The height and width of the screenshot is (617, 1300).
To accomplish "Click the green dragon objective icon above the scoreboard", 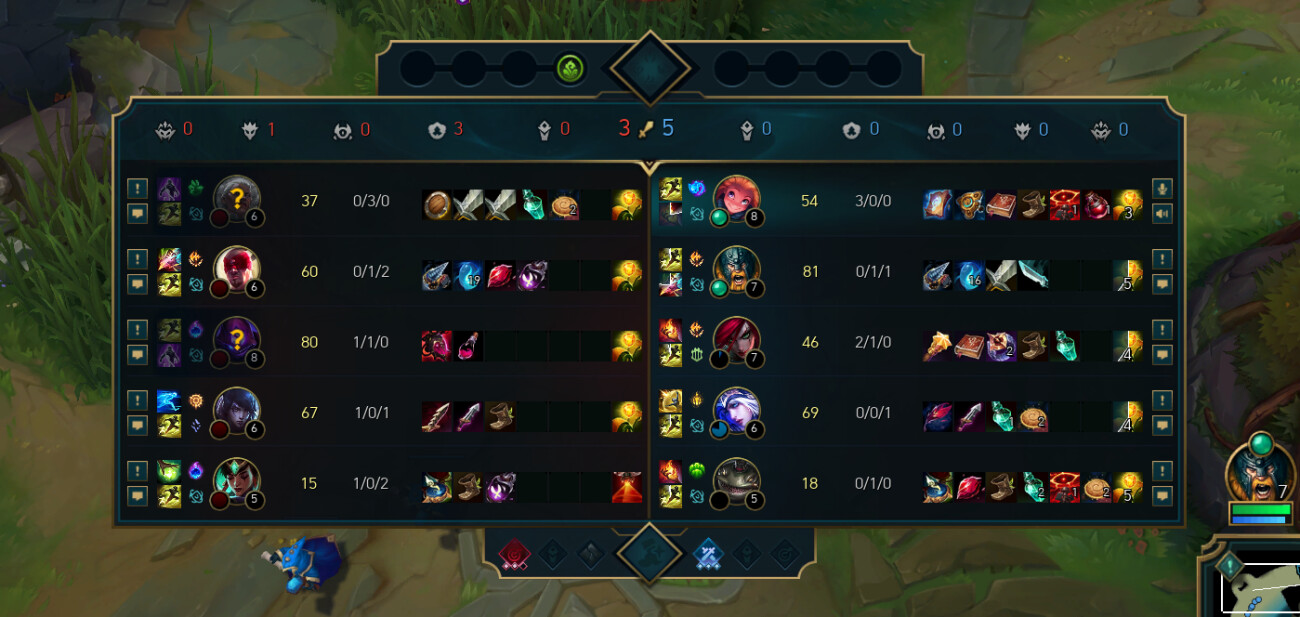I will pyautogui.click(x=570, y=70).
